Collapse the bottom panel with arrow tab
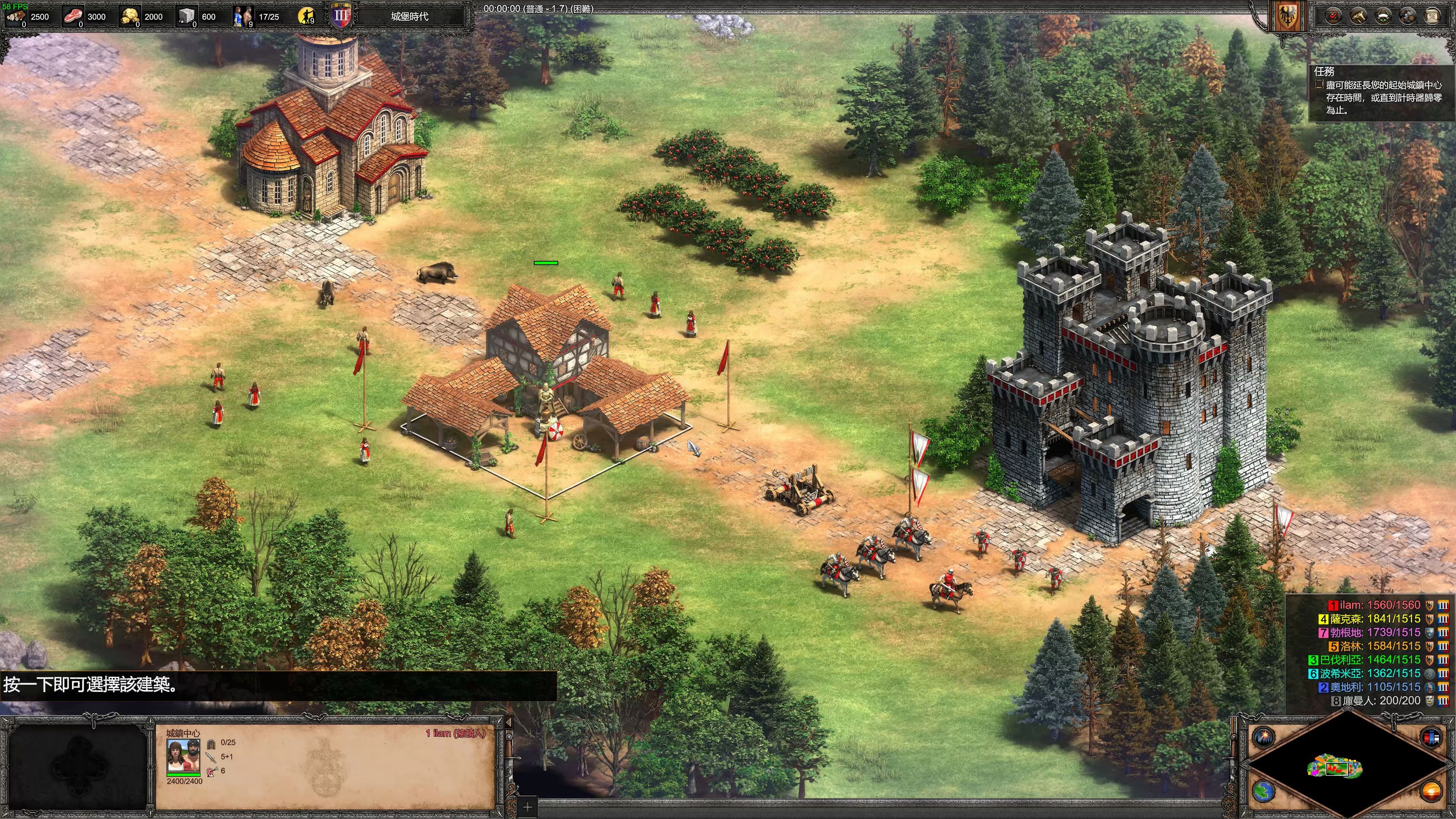The width and height of the screenshot is (1456, 819). [x=508, y=722]
